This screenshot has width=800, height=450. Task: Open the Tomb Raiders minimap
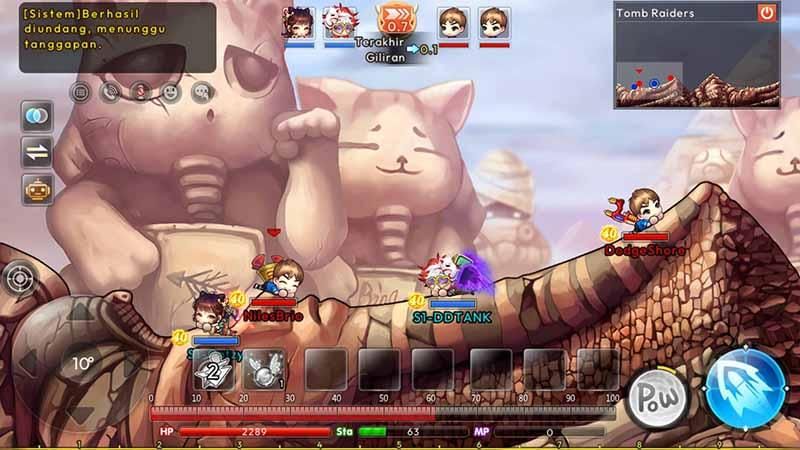click(x=682, y=65)
